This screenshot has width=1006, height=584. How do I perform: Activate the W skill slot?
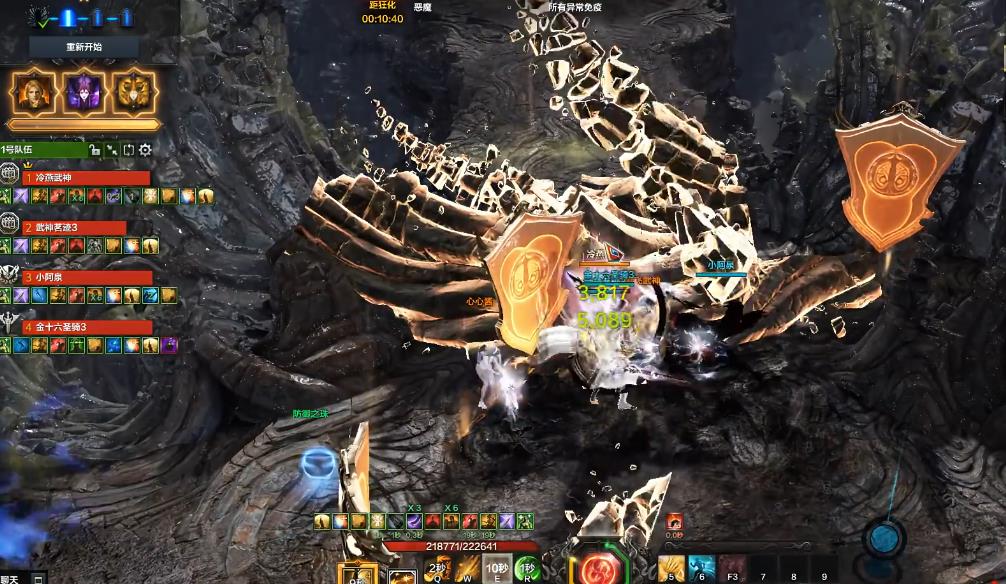tap(466, 570)
